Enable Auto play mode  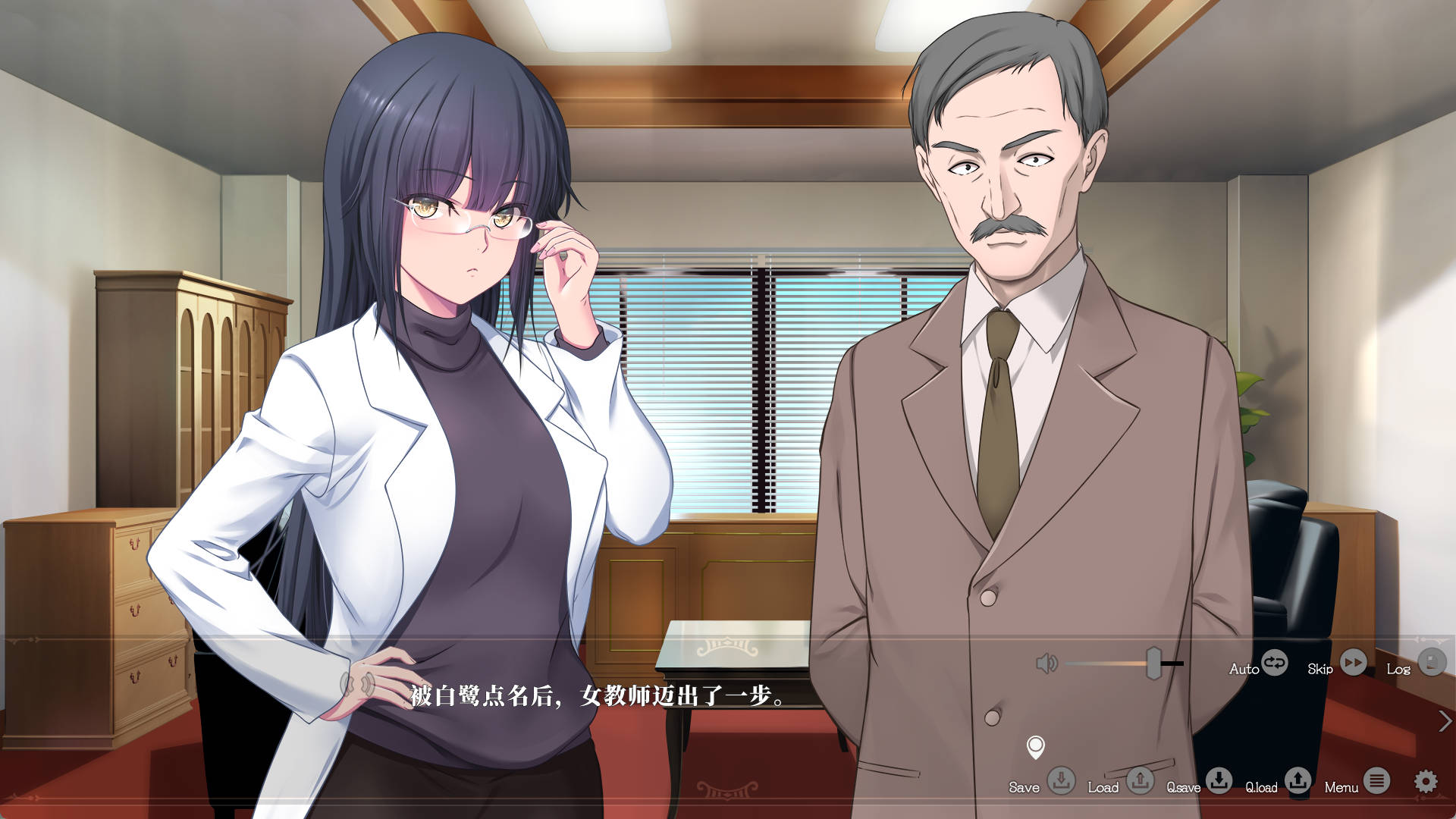[1242, 669]
